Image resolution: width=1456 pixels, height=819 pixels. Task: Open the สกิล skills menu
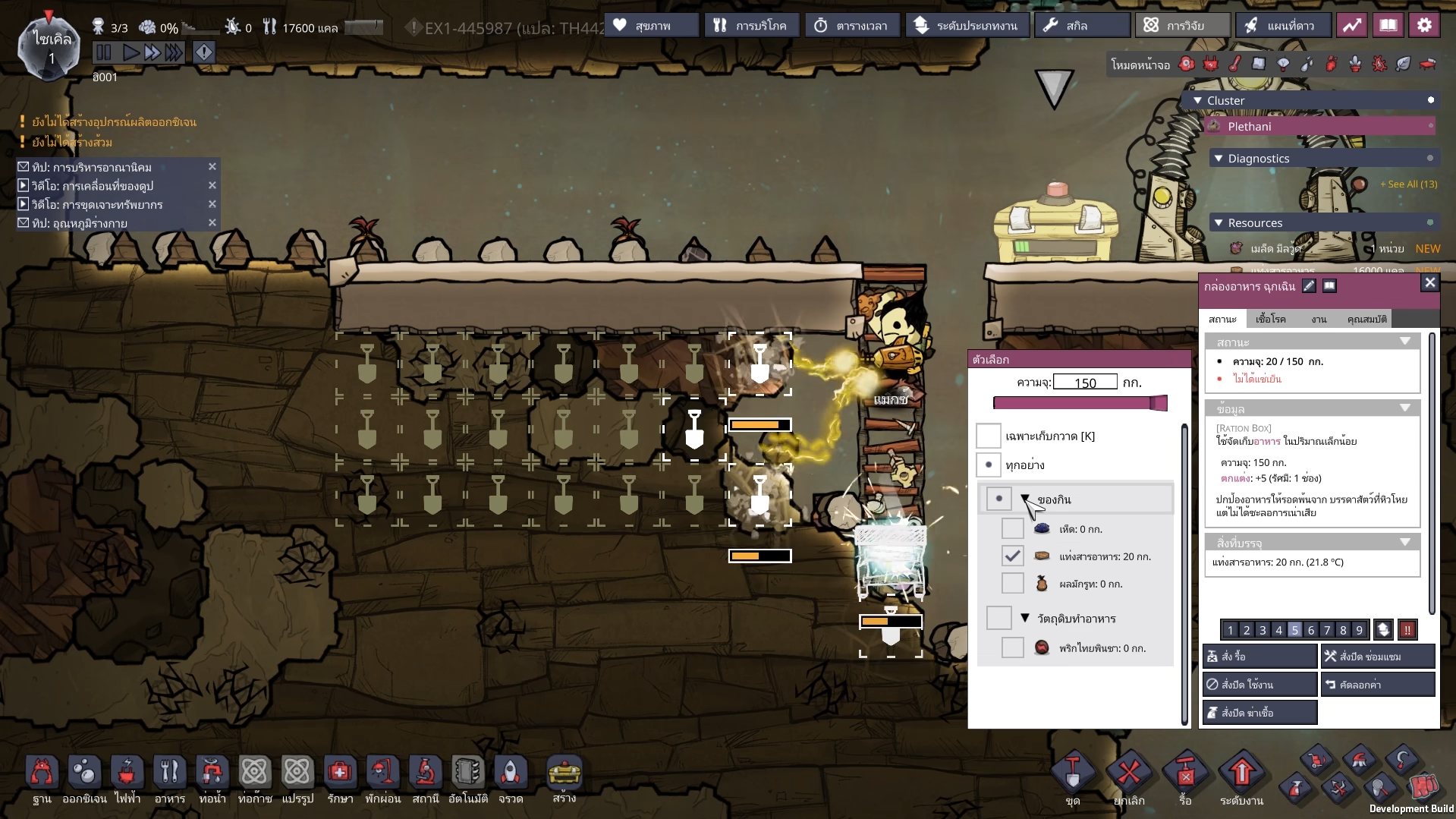tap(1080, 26)
